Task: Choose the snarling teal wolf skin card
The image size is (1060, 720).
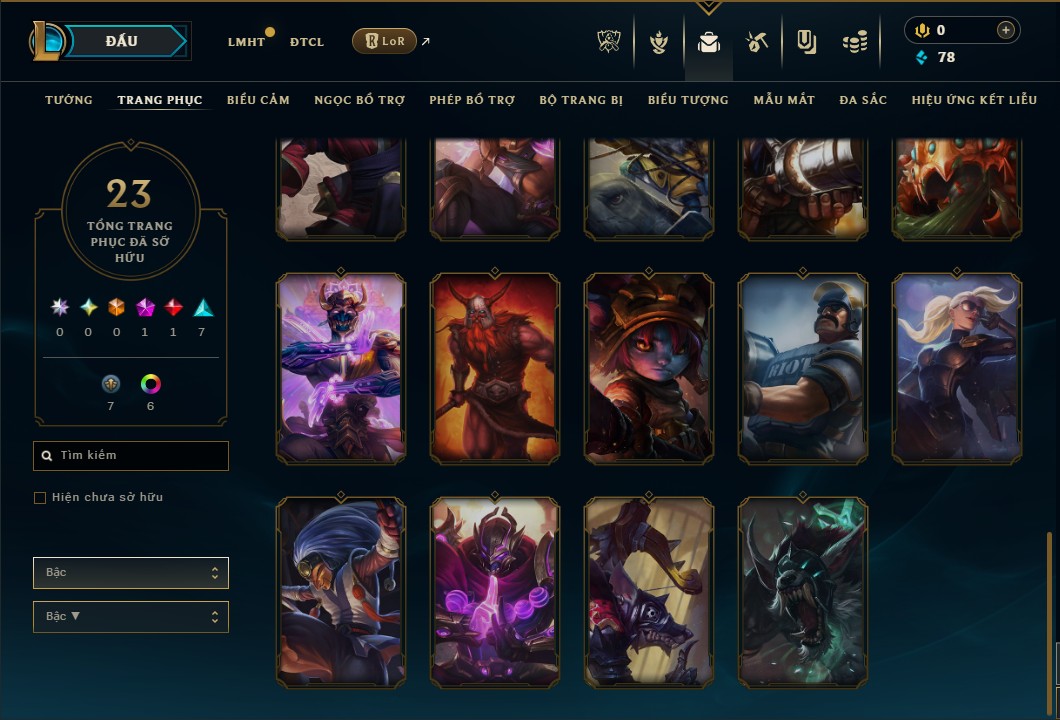Action: [x=803, y=592]
